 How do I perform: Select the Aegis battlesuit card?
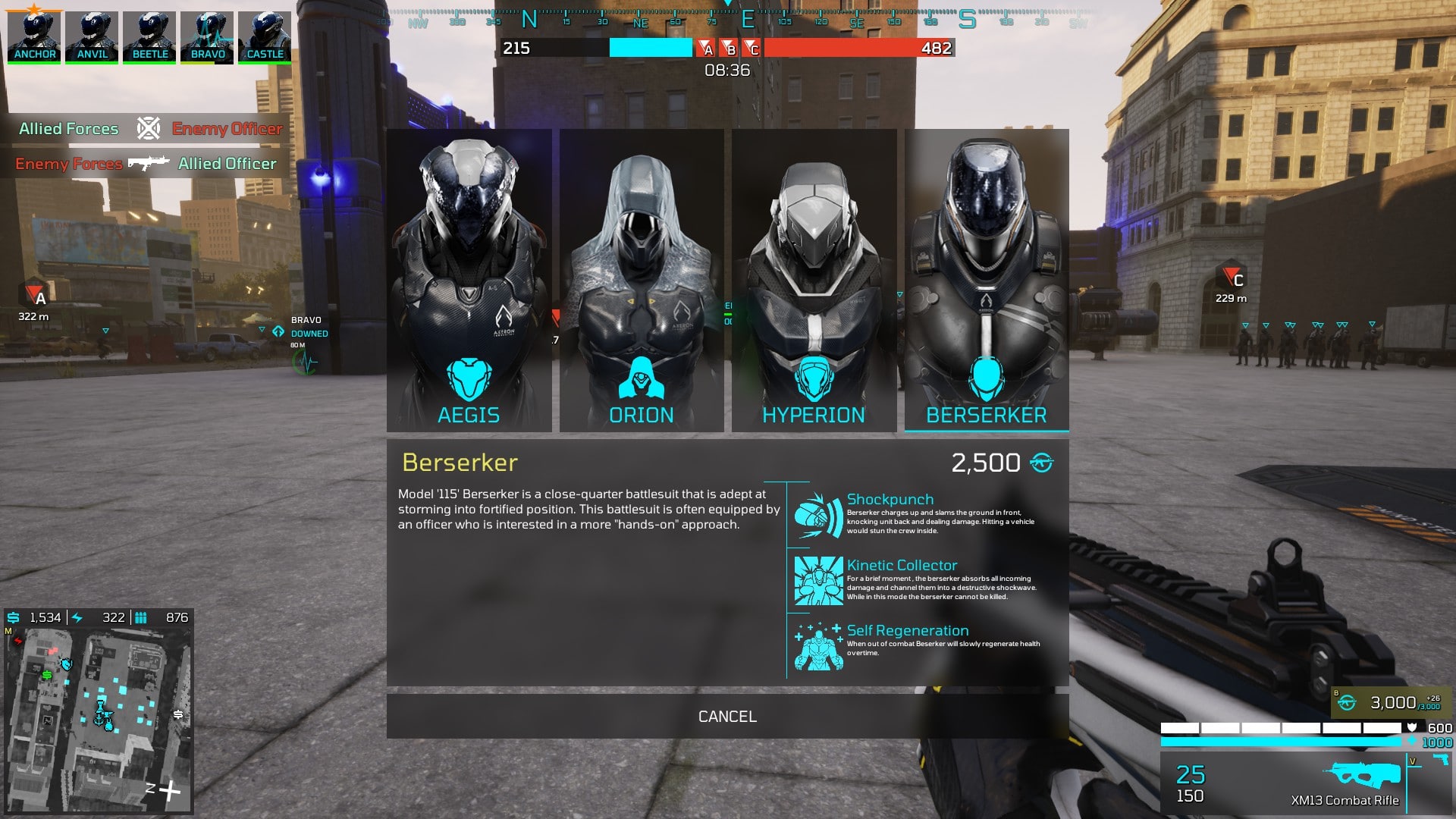coord(469,281)
